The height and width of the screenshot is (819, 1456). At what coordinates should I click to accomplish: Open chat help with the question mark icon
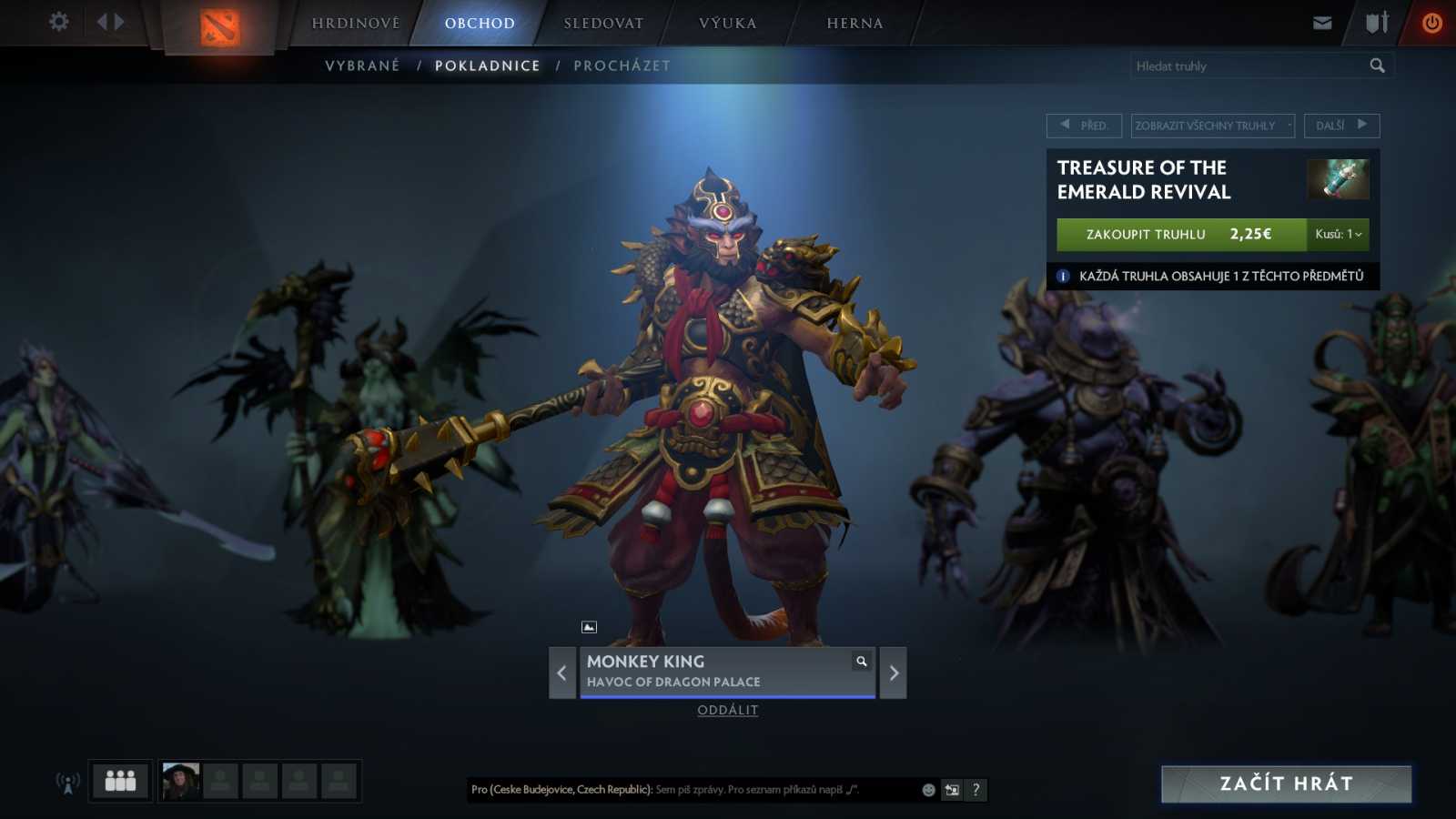click(975, 790)
